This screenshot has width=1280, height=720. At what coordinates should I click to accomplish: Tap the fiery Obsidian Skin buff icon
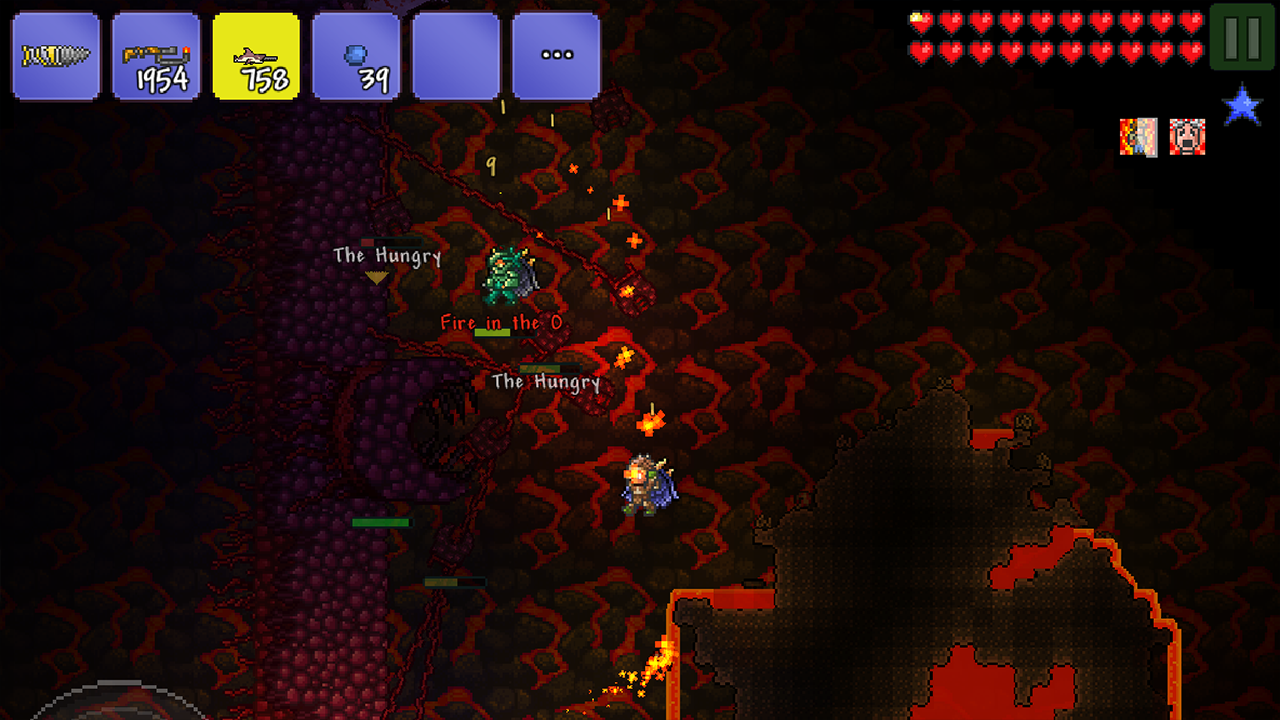click(1138, 137)
